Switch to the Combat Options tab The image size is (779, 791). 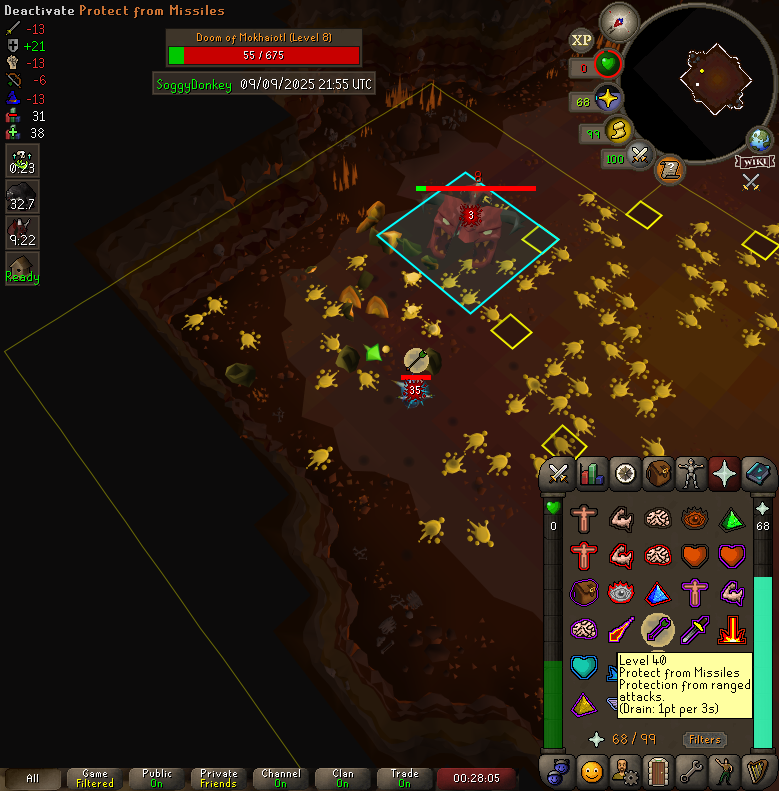pos(559,473)
